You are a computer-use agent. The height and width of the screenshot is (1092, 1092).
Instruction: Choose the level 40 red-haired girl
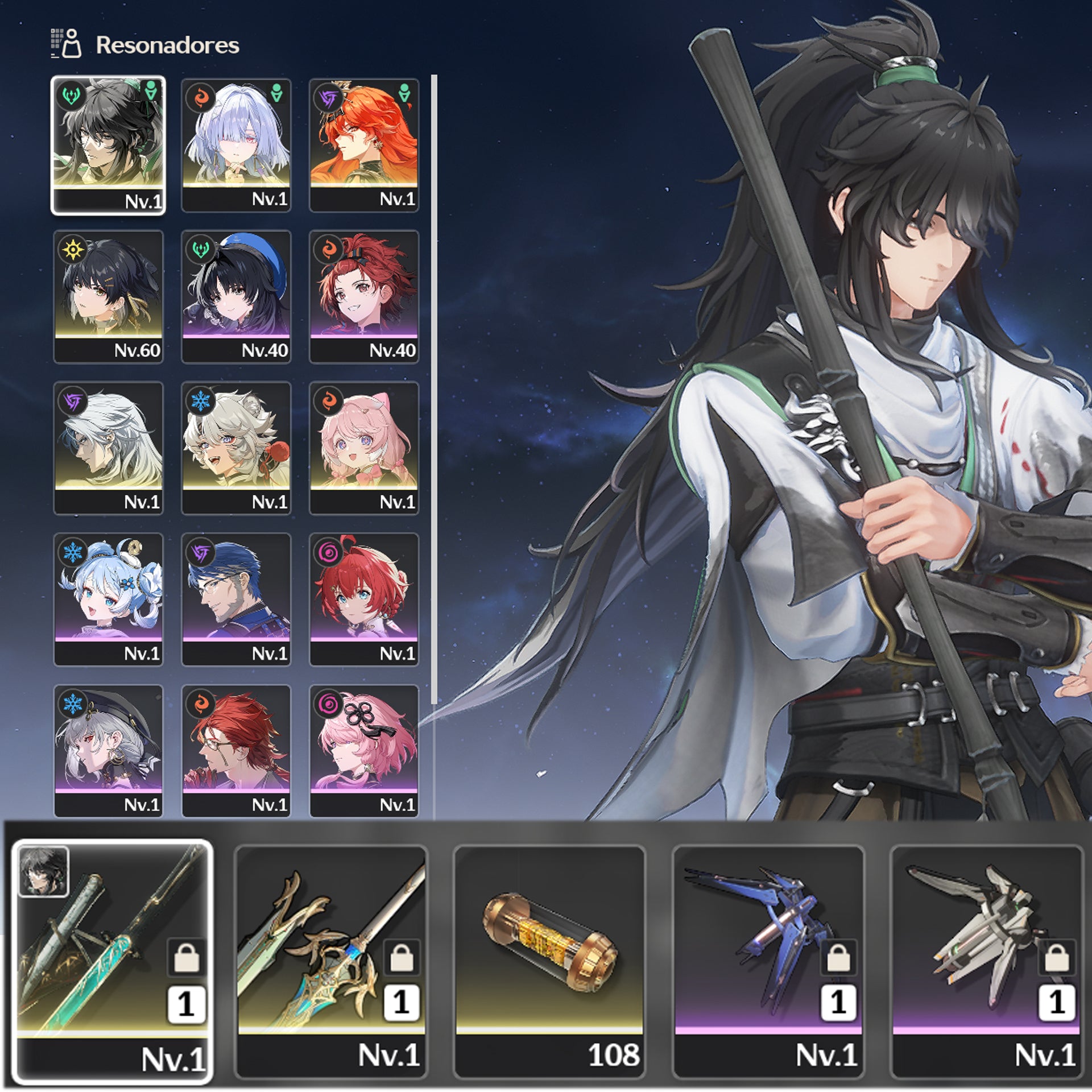(x=364, y=296)
